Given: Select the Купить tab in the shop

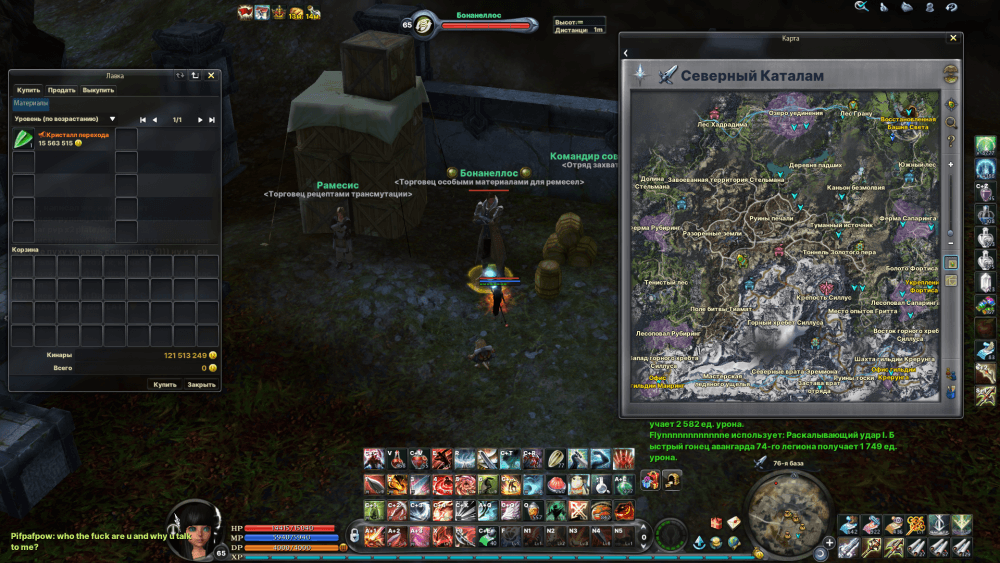Looking at the screenshot, I should (28, 90).
